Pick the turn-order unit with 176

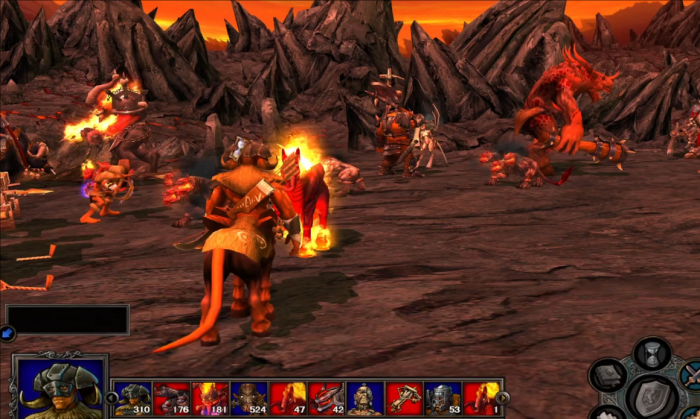pyautogui.click(x=171, y=397)
